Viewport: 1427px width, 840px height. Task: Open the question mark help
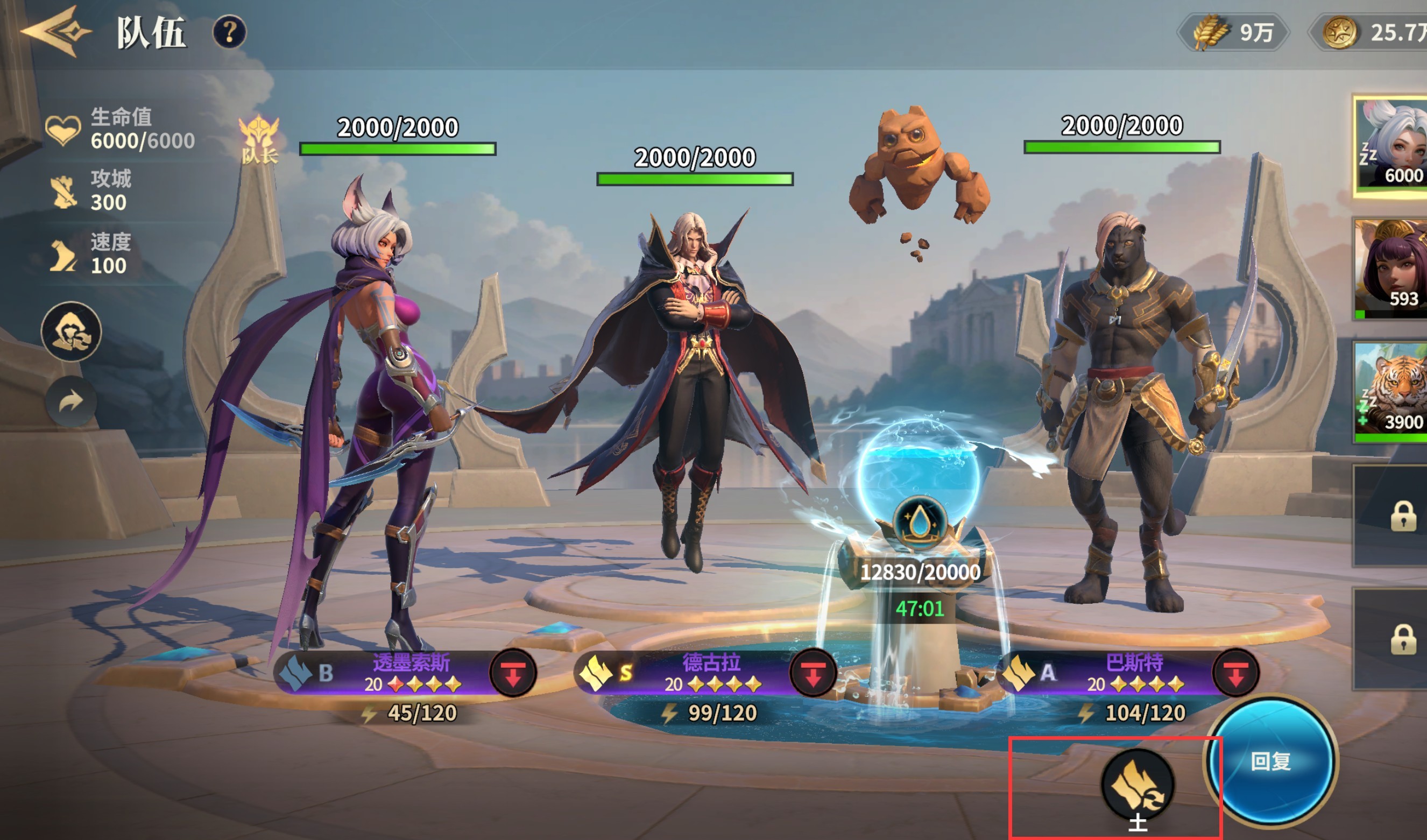click(x=229, y=32)
